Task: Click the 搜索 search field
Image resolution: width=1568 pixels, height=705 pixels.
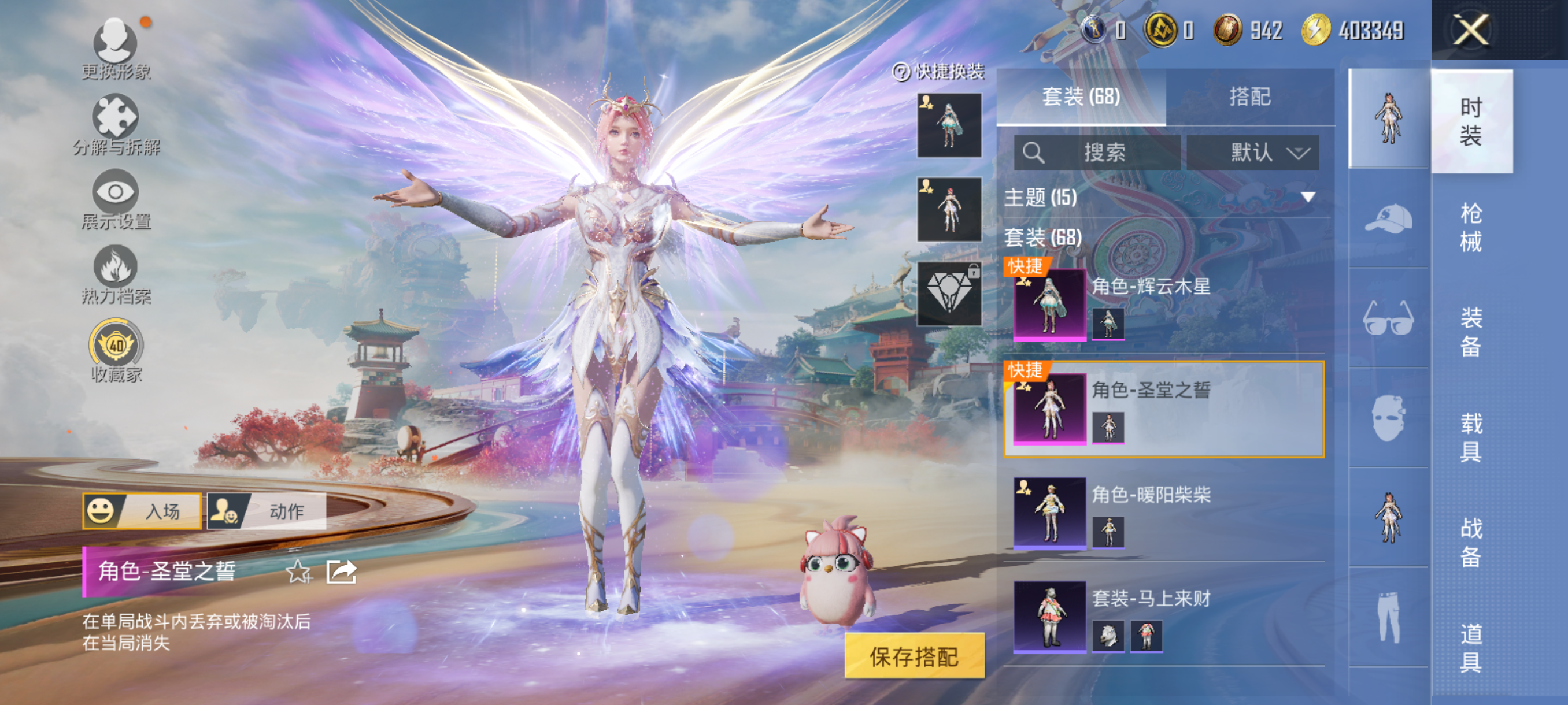Action: pos(1097,152)
